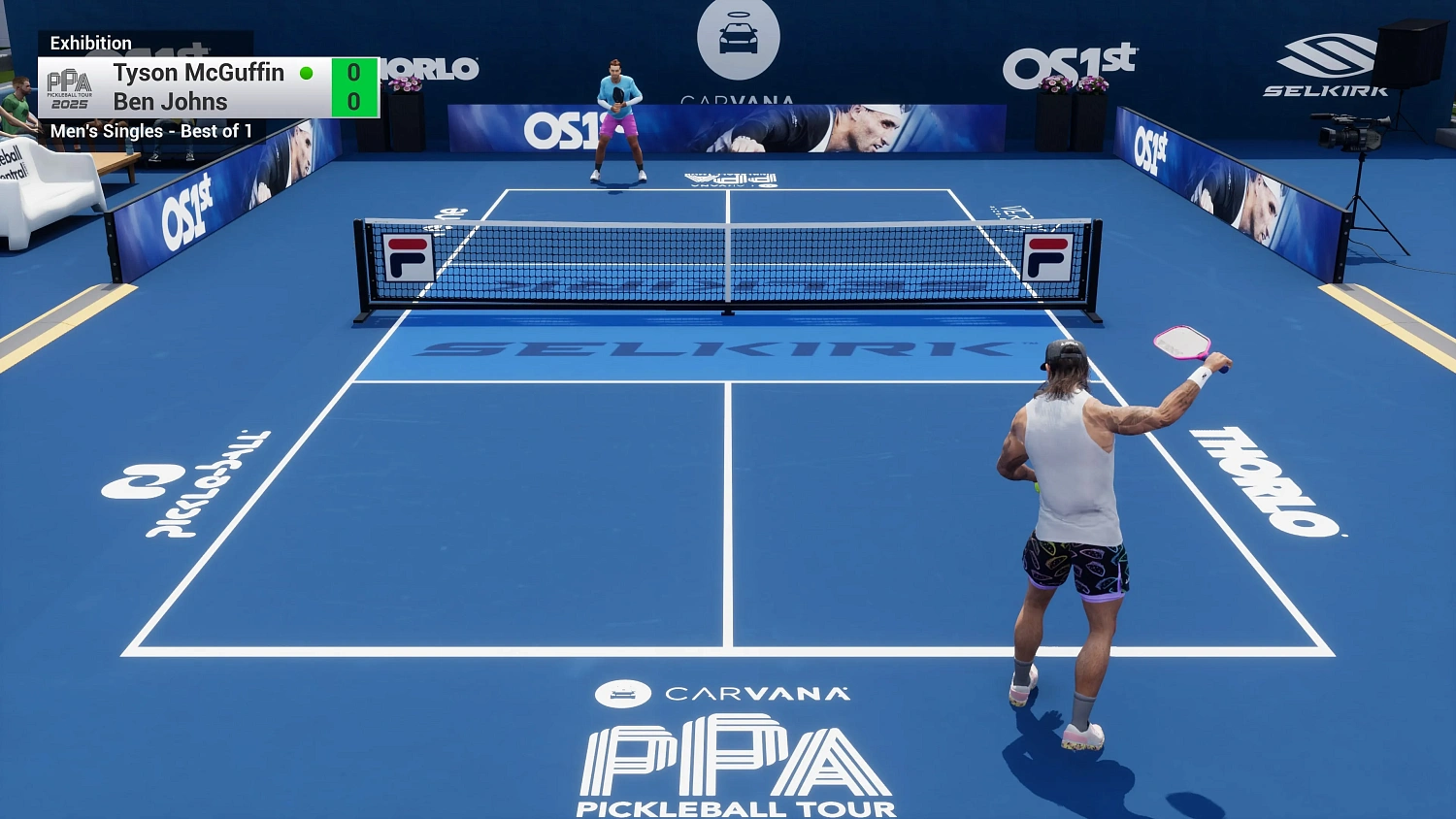Click the green serve indicator dot beside Tyson McGuffin

pyautogui.click(x=307, y=72)
